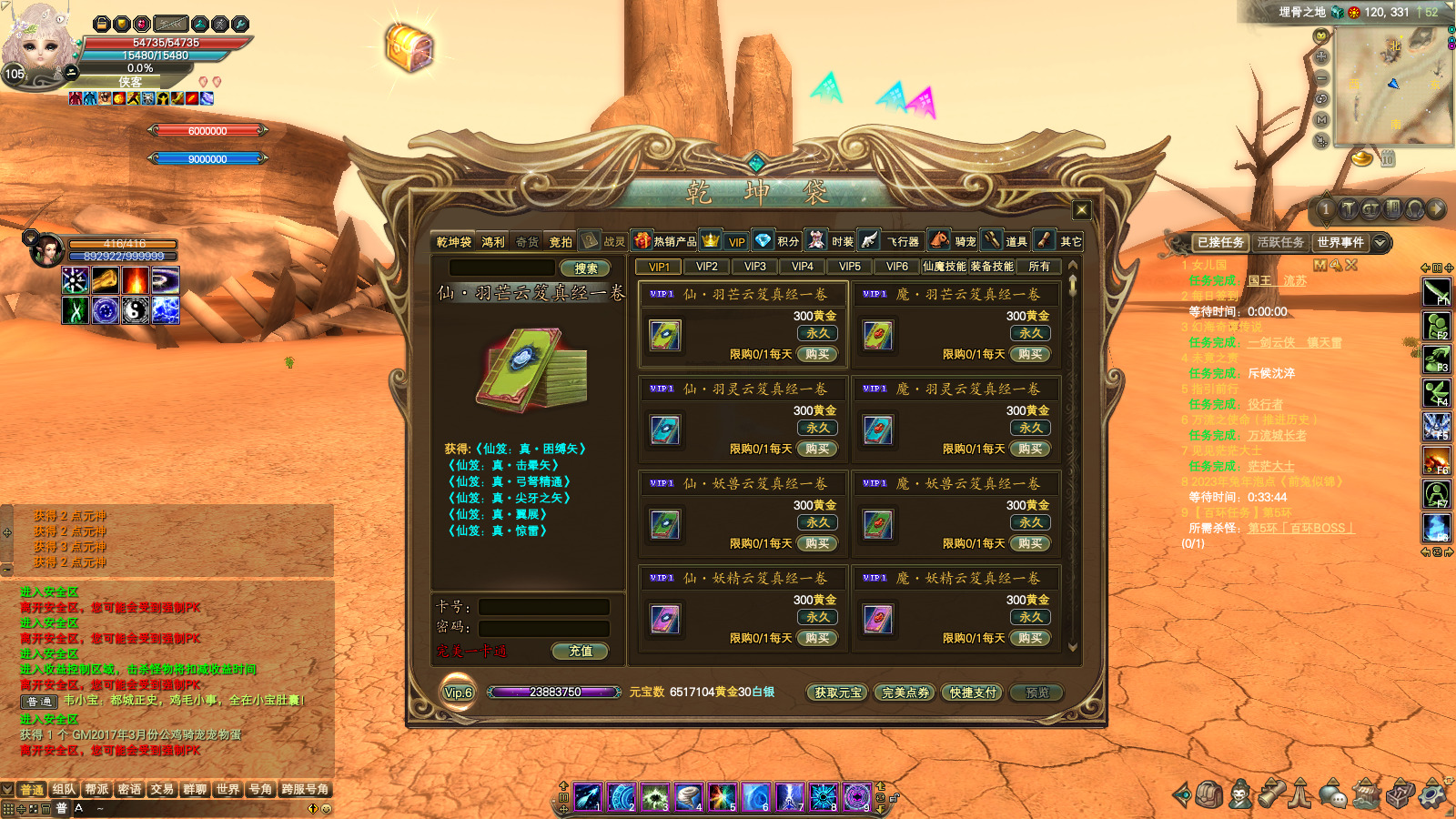Purchase 魔·妖精云笈真经一卷
The height and width of the screenshot is (819, 1456).
coord(1030,638)
